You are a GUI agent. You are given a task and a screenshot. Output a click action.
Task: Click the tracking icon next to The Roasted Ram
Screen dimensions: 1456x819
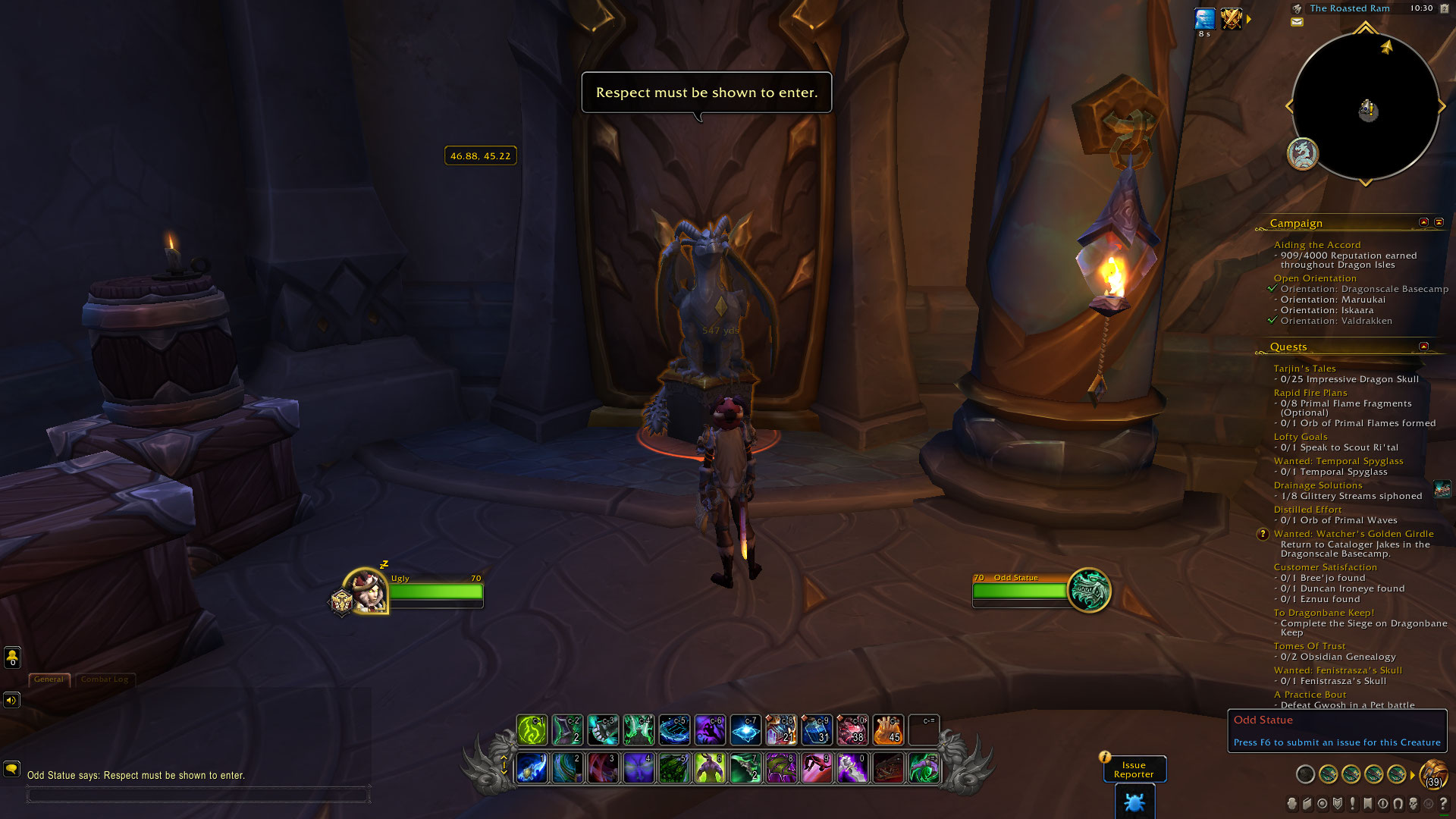[1297, 8]
